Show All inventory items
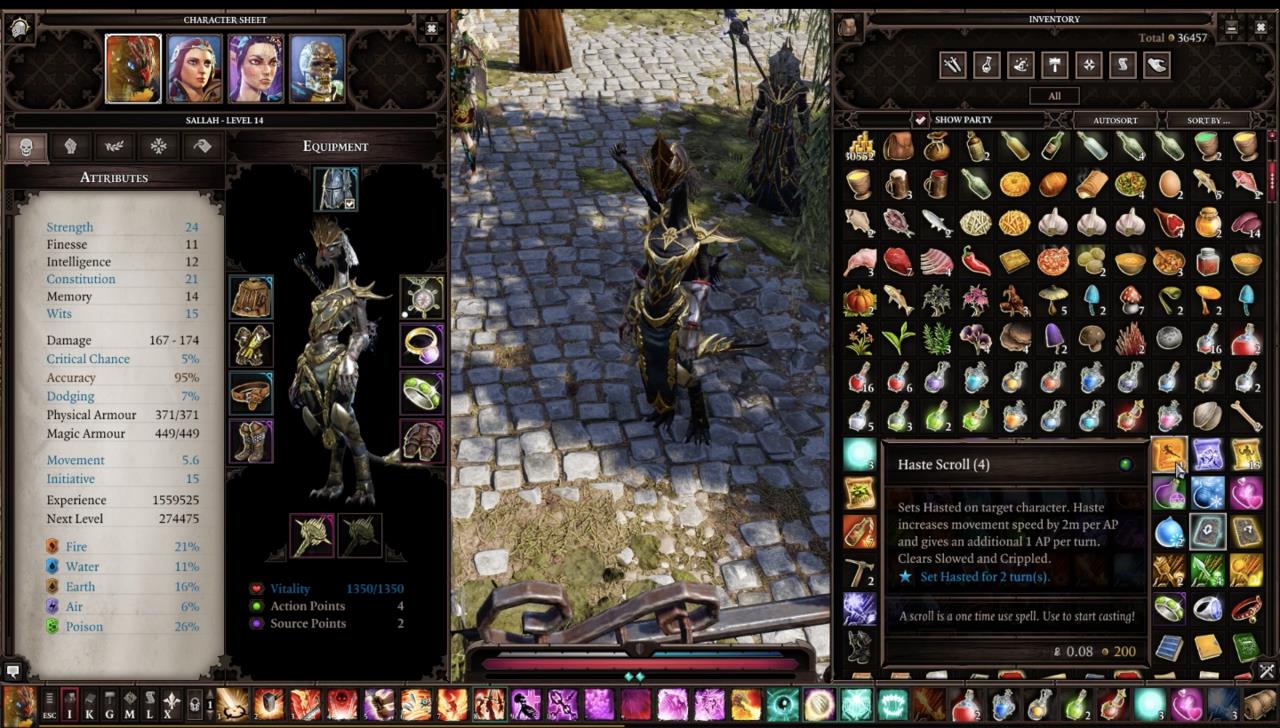Image resolution: width=1280 pixels, height=728 pixels. [1055, 96]
